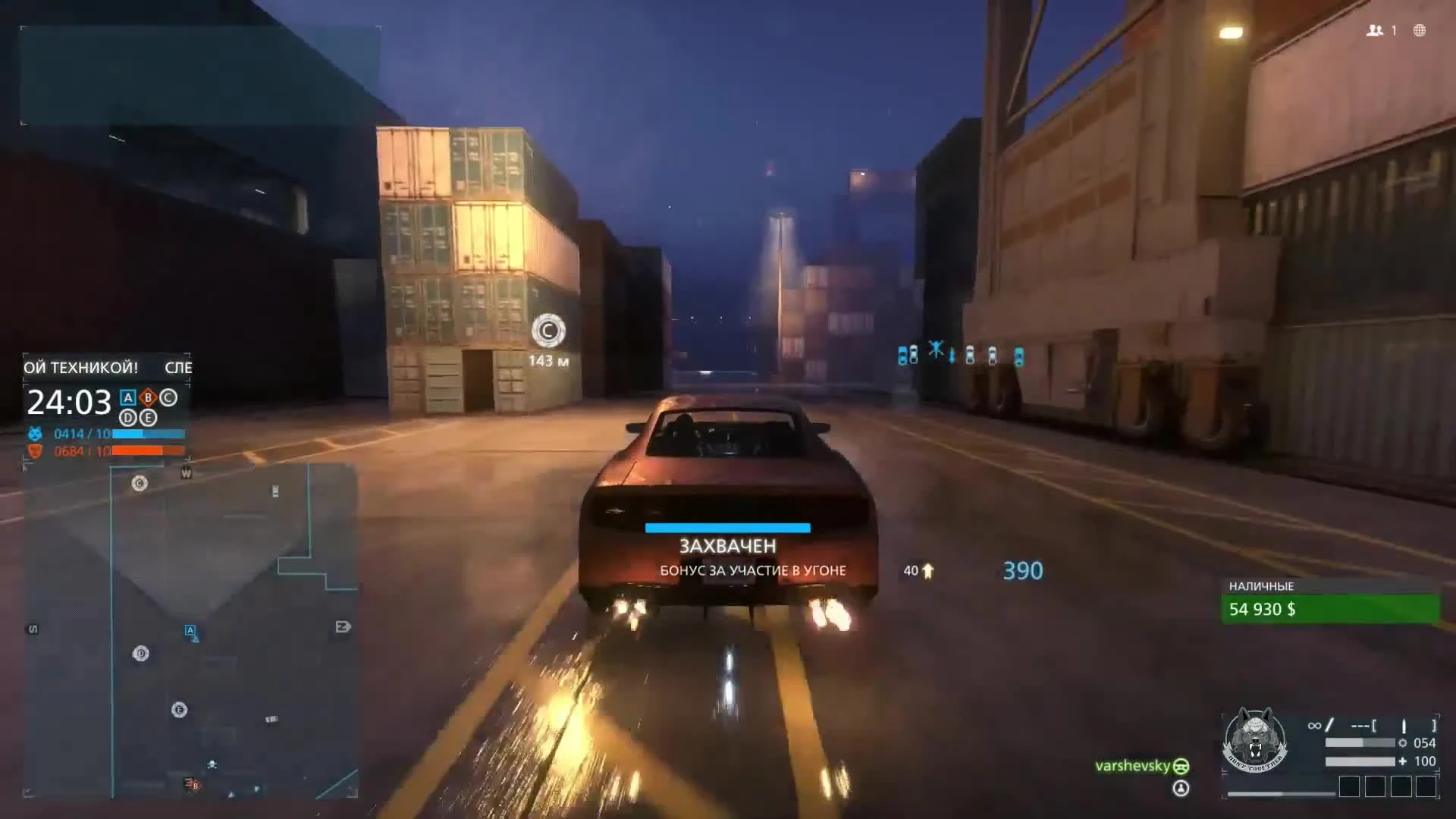Click the crossed-wrenches vehicle repair icon
Image resolution: width=1456 pixels, height=819 pixels.
pos(937,349)
